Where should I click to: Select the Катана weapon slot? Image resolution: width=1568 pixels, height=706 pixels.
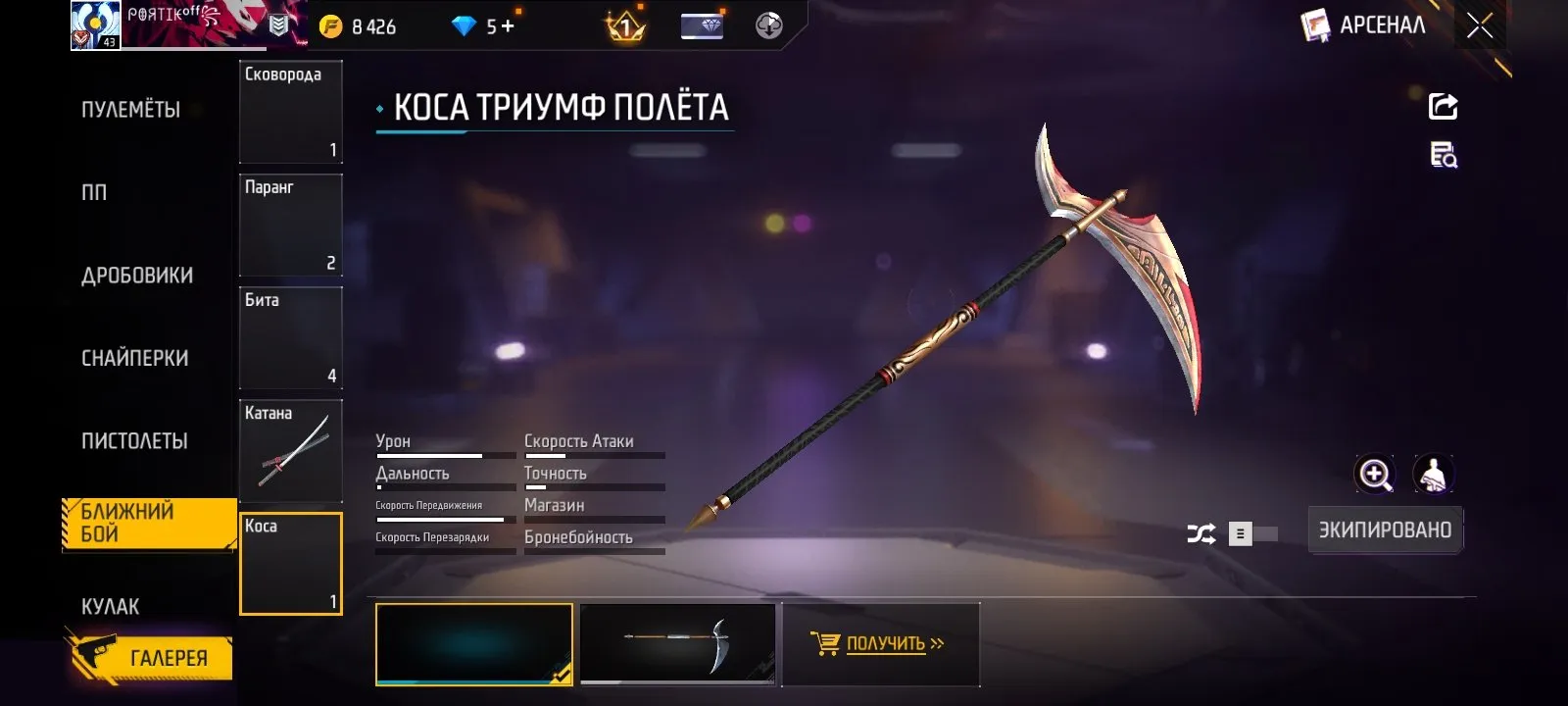click(290, 450)
